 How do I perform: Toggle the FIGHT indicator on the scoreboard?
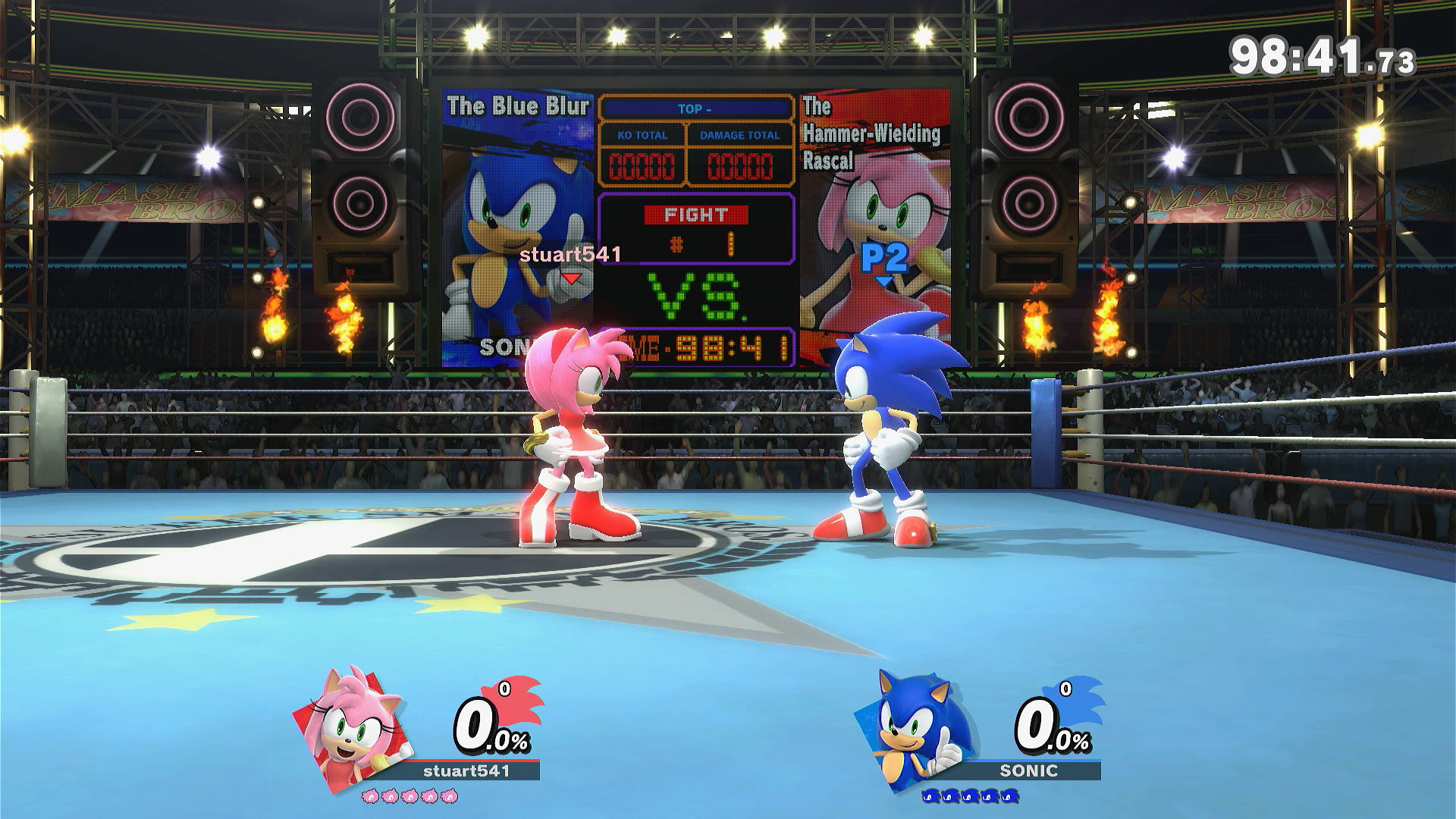click(695, 216)
